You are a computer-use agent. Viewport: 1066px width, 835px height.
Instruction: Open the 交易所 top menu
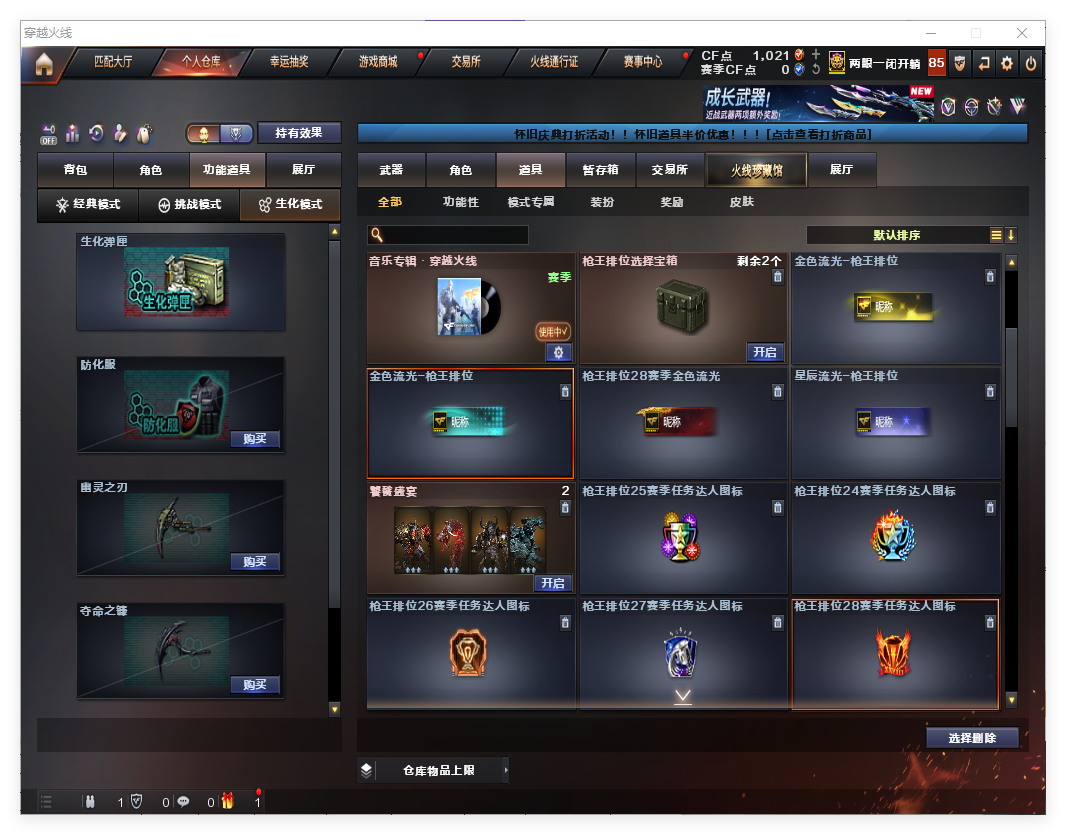click(465, 62)
